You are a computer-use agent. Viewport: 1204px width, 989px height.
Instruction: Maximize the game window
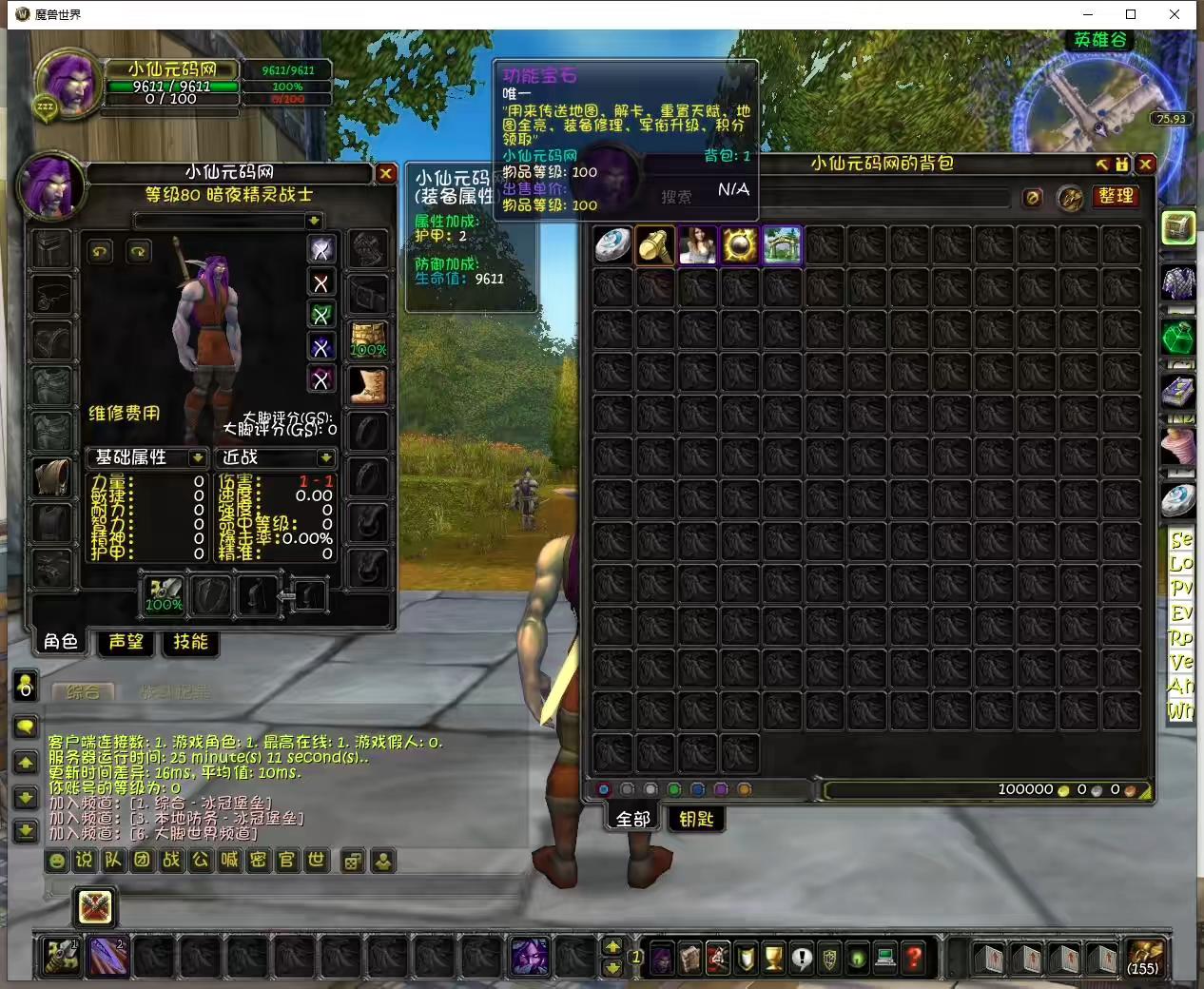(x=1131, y=14)
